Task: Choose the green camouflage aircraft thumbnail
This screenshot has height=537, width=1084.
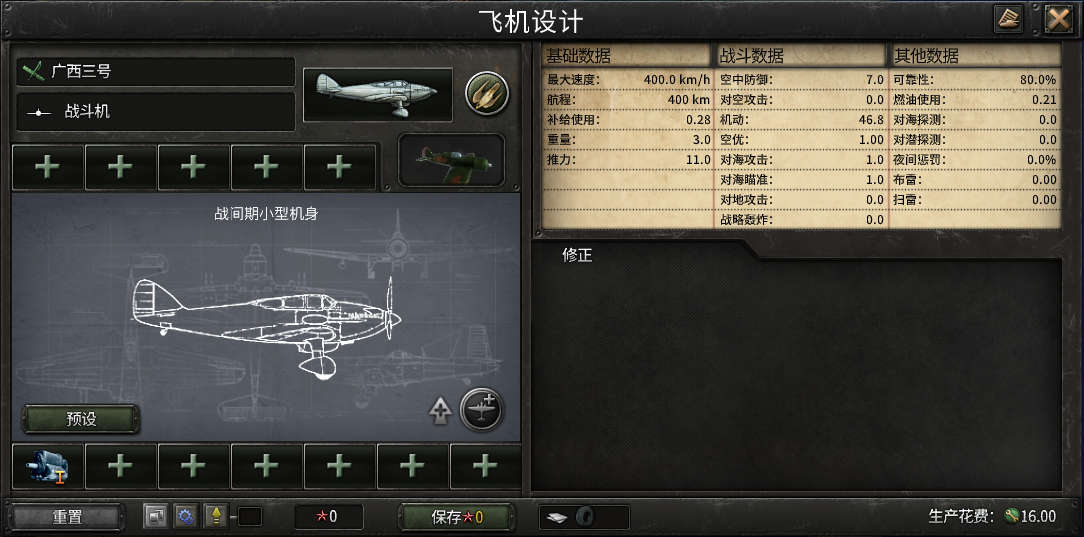Action: (x=451, y=160)
